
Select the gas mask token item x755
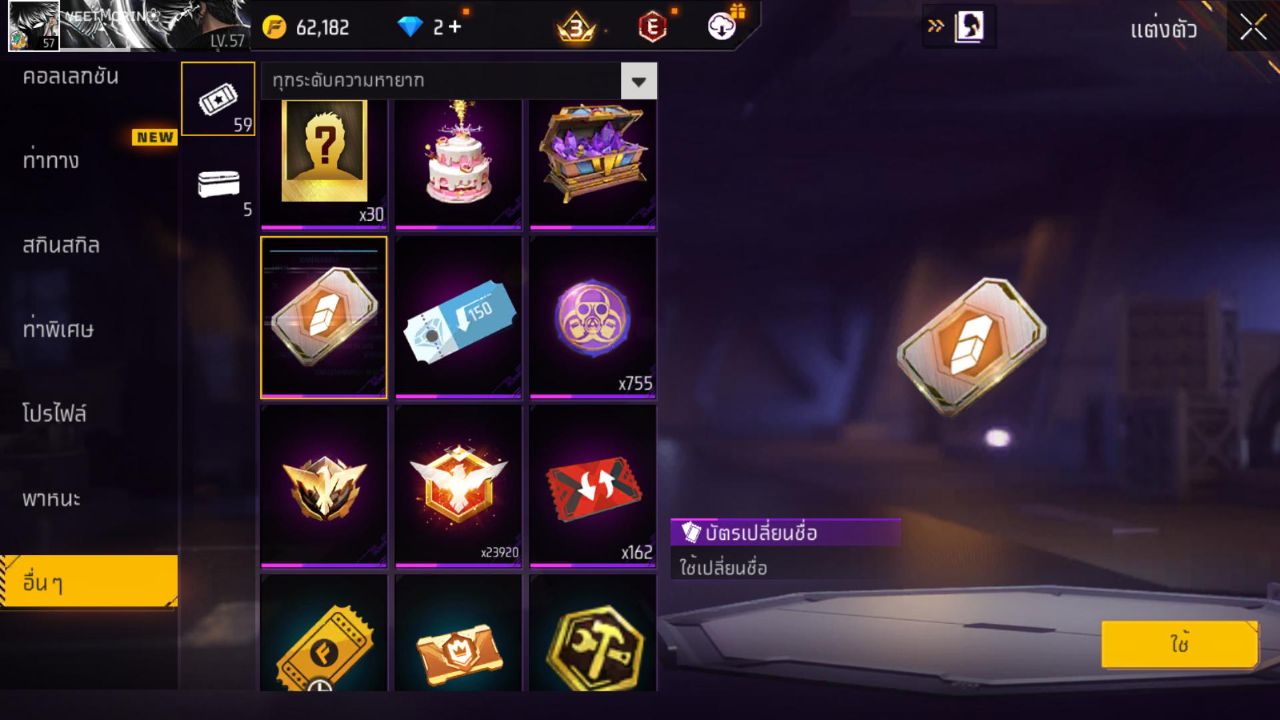point(593,318)
